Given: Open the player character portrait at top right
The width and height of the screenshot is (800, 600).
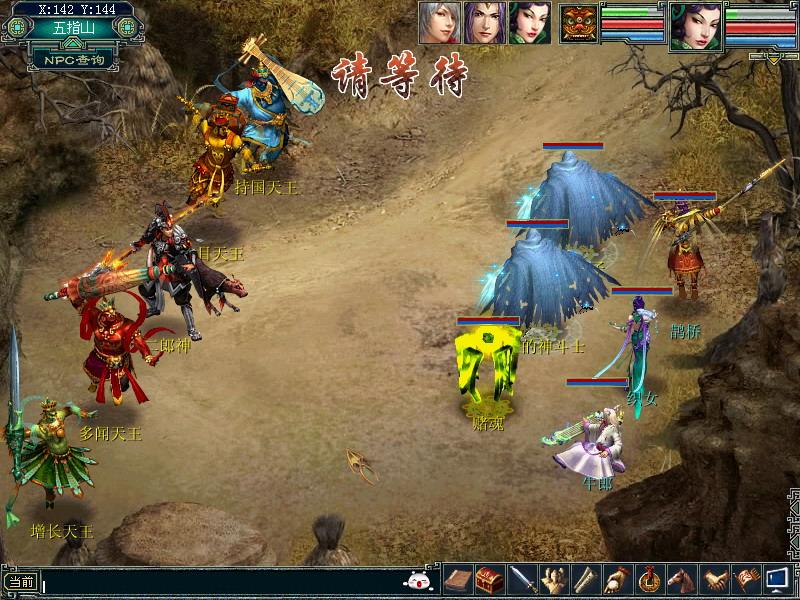Looking at the screenshot, I should click(x=695, y=25).
